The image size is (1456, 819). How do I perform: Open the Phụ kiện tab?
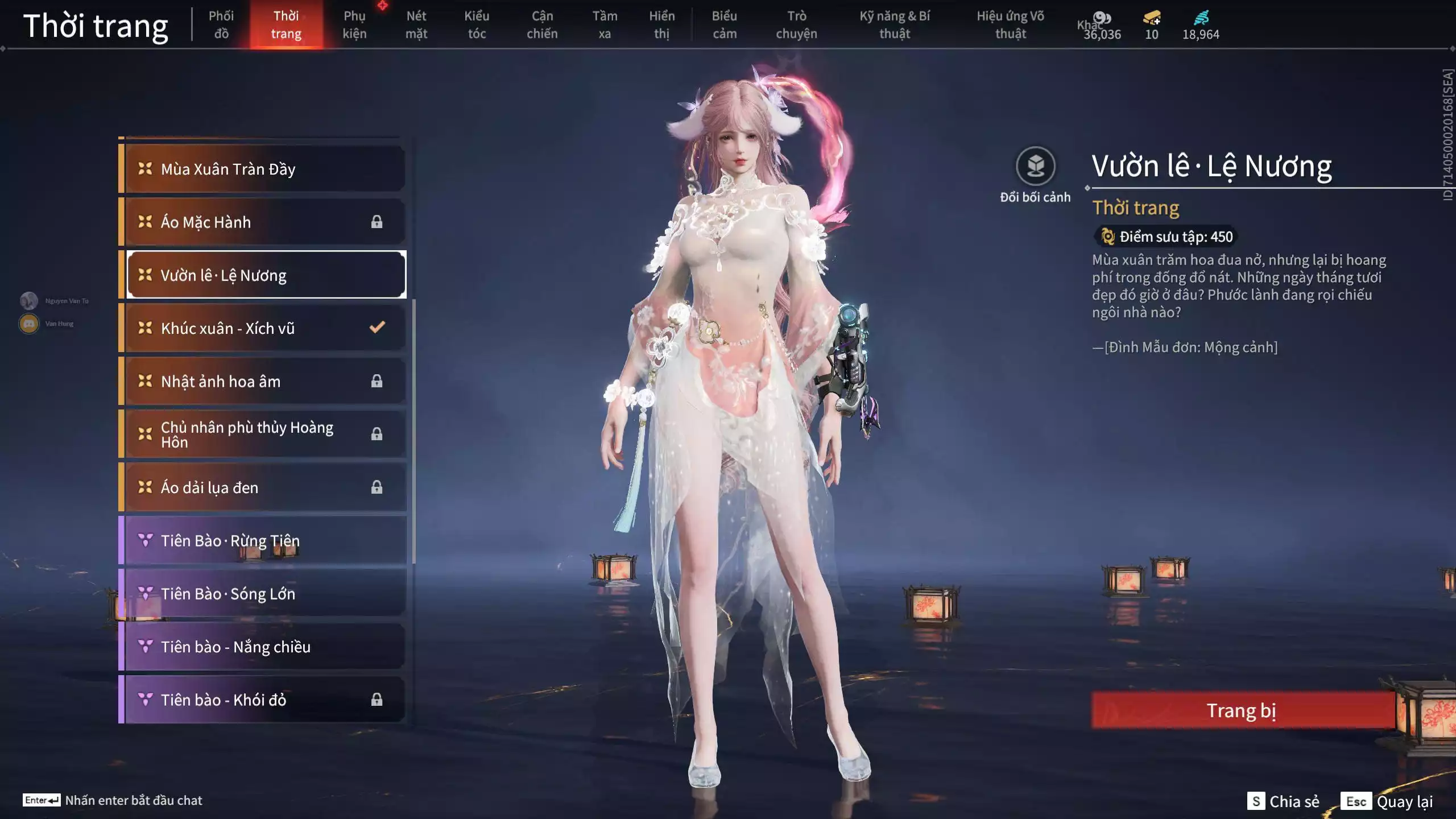click(x=354, y=25)
